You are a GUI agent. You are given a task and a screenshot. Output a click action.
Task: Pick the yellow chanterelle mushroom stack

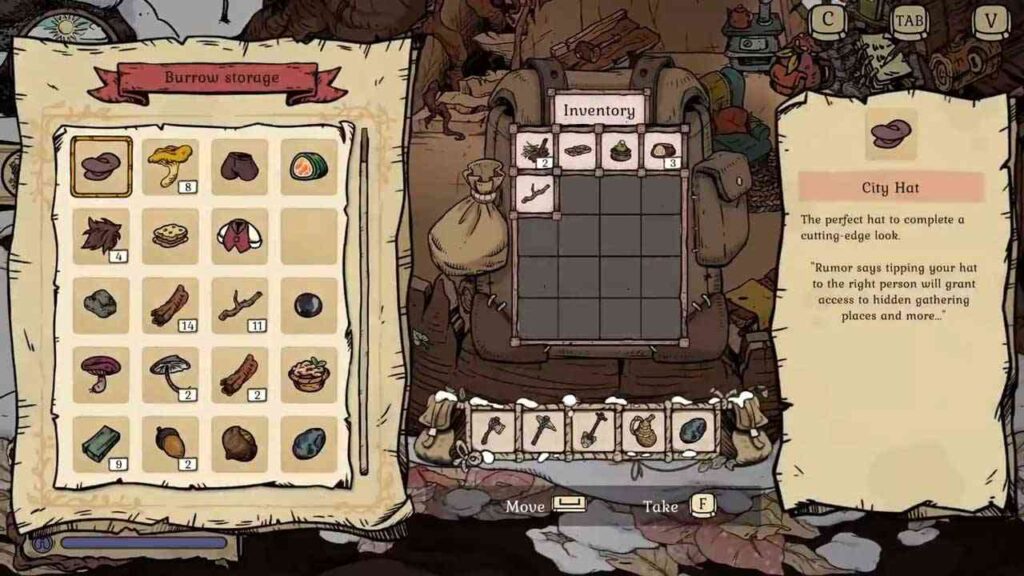click(169, 167)
